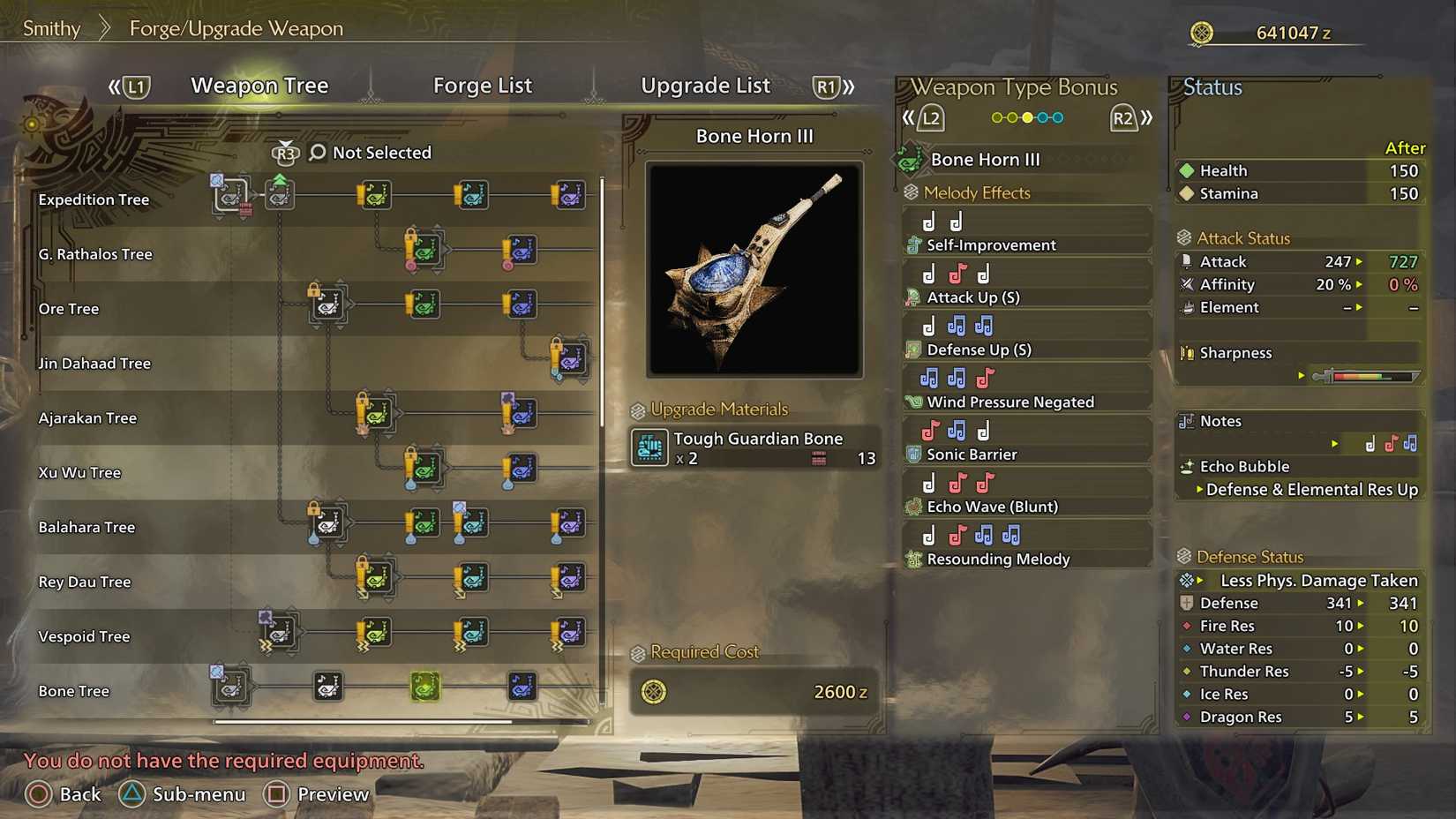This screenshot has width=1456, height=819.
Task: Switch to the Forge List tab
Action: click(x=483, y=86)
